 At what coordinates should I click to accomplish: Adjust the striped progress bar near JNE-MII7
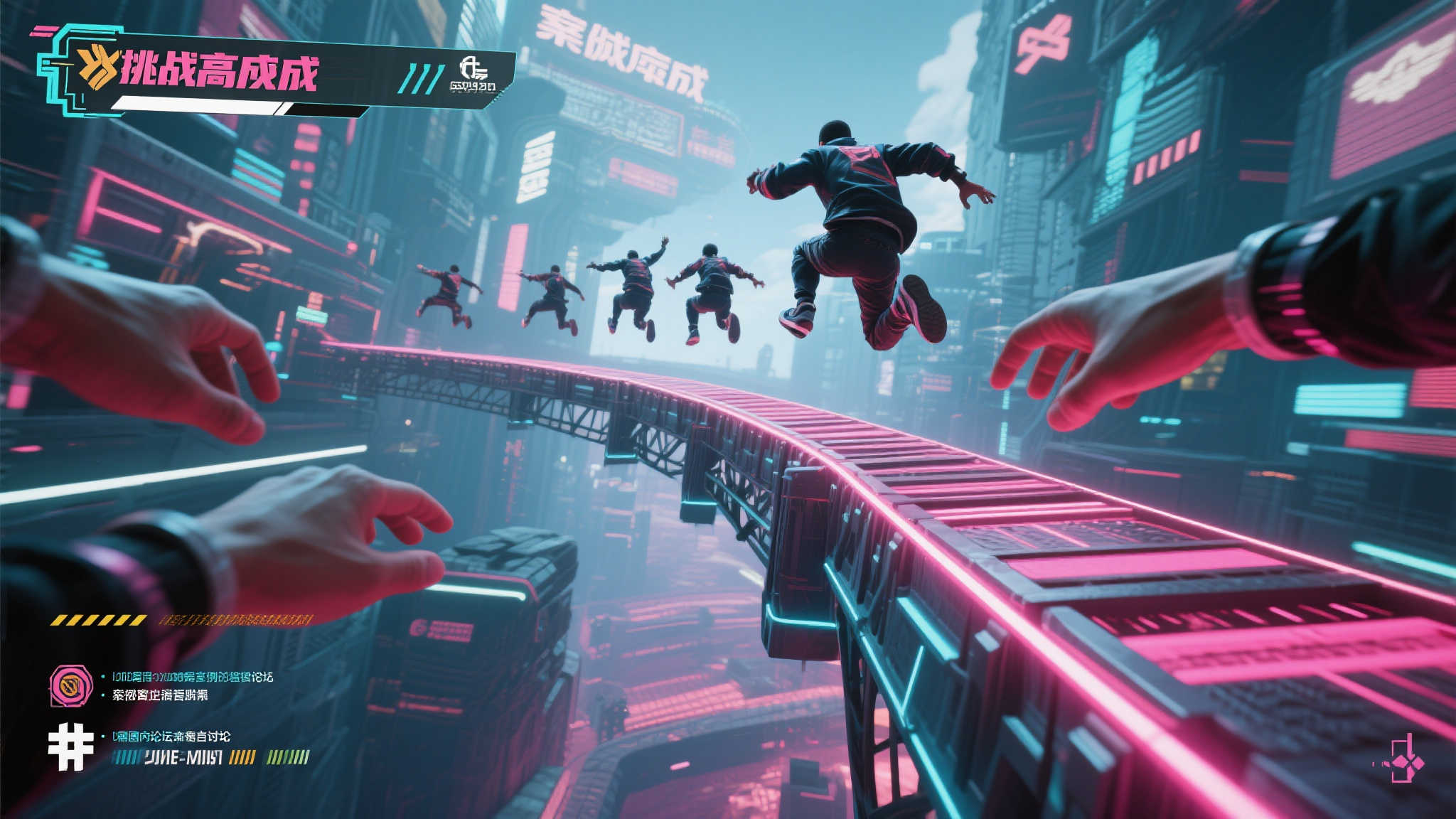coord(242,756)
